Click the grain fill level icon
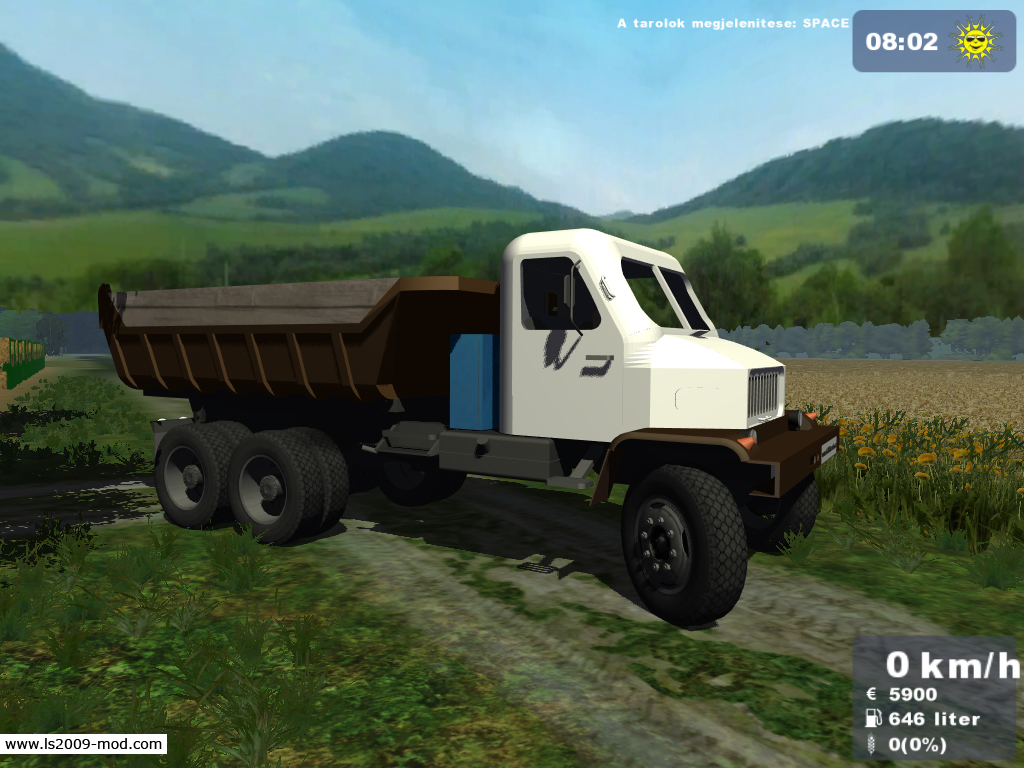 coord(873,744)
